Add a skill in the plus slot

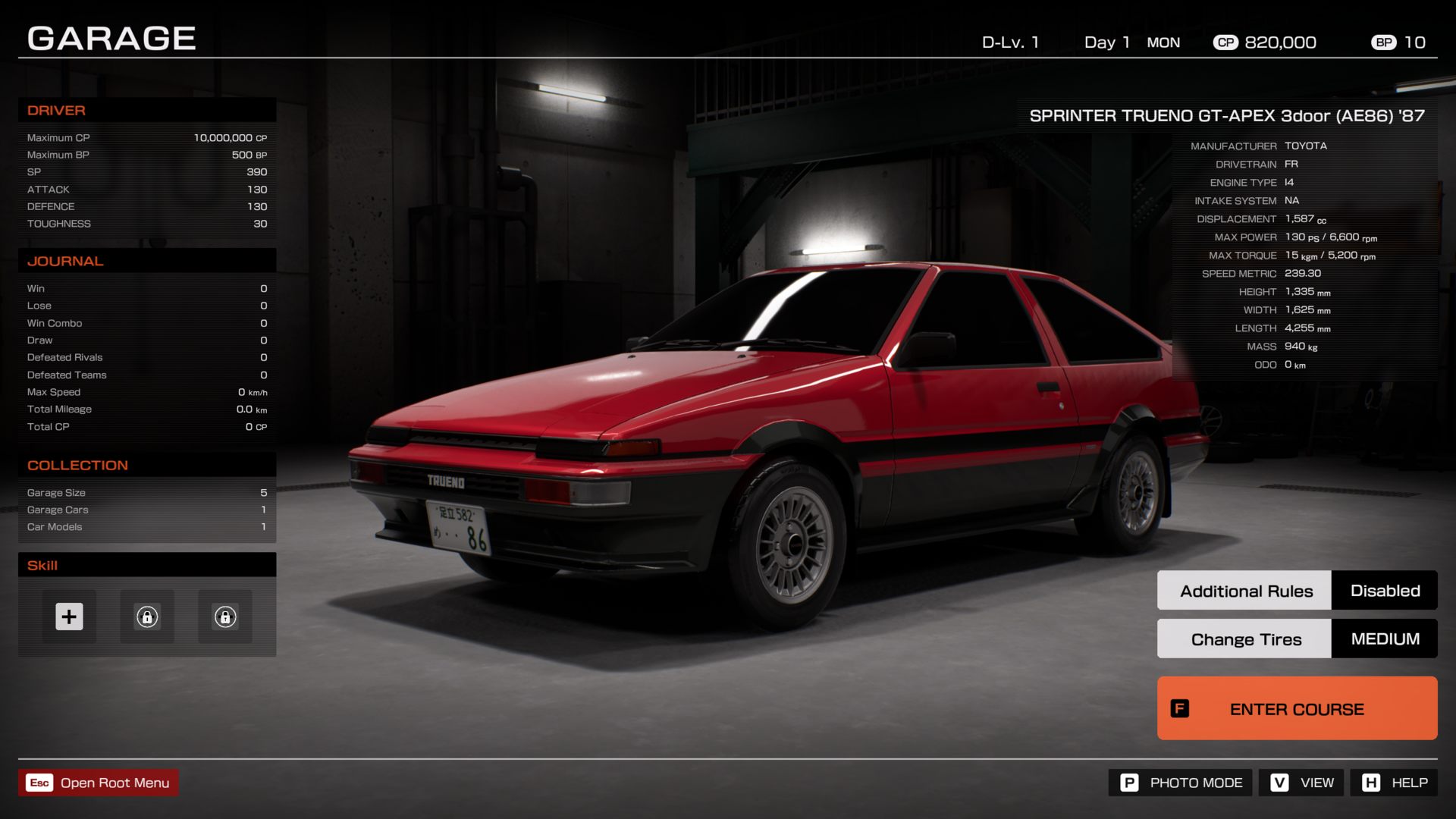coord(69,617)
